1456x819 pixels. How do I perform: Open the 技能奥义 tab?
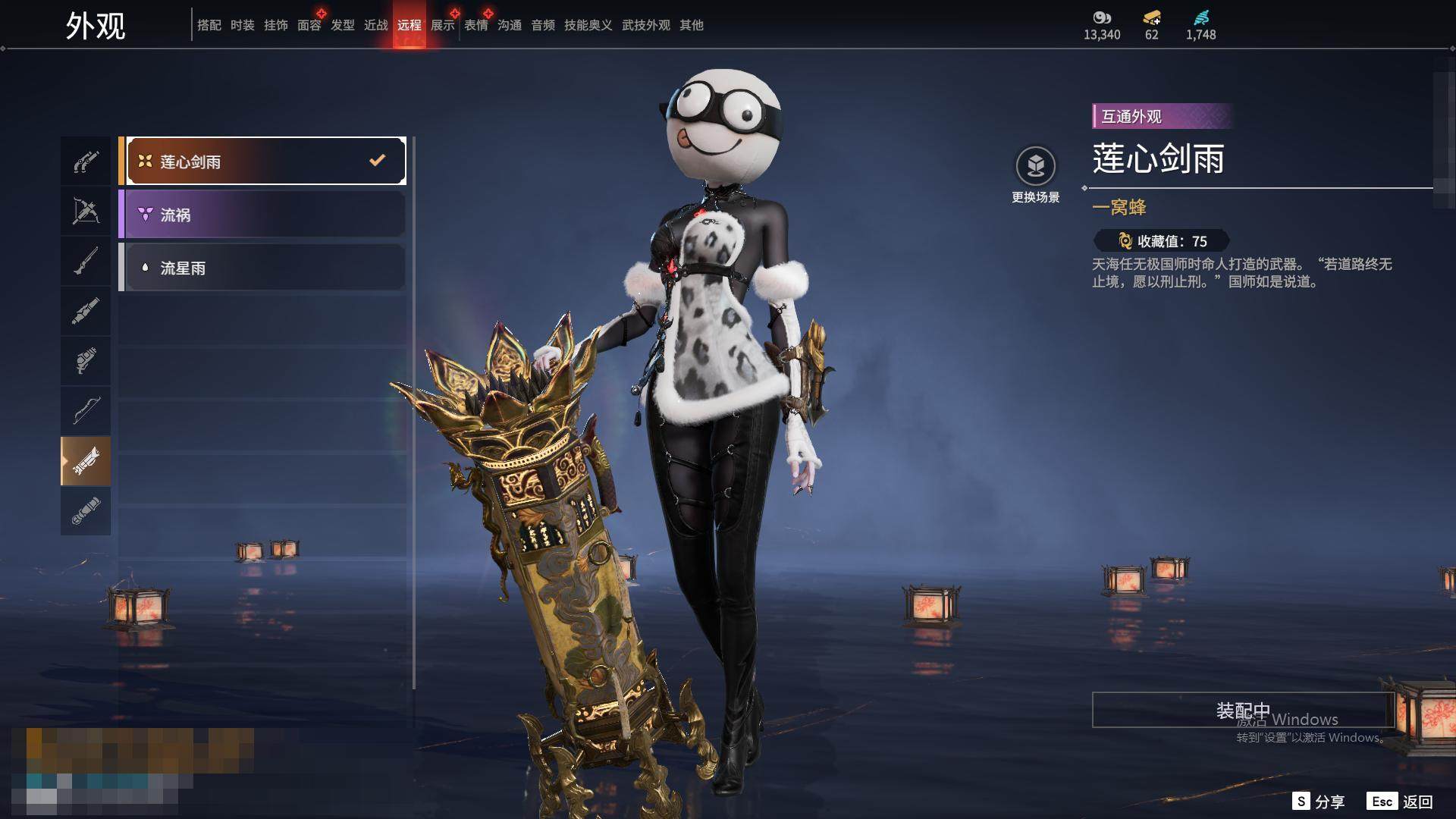(x=588, y=25)
